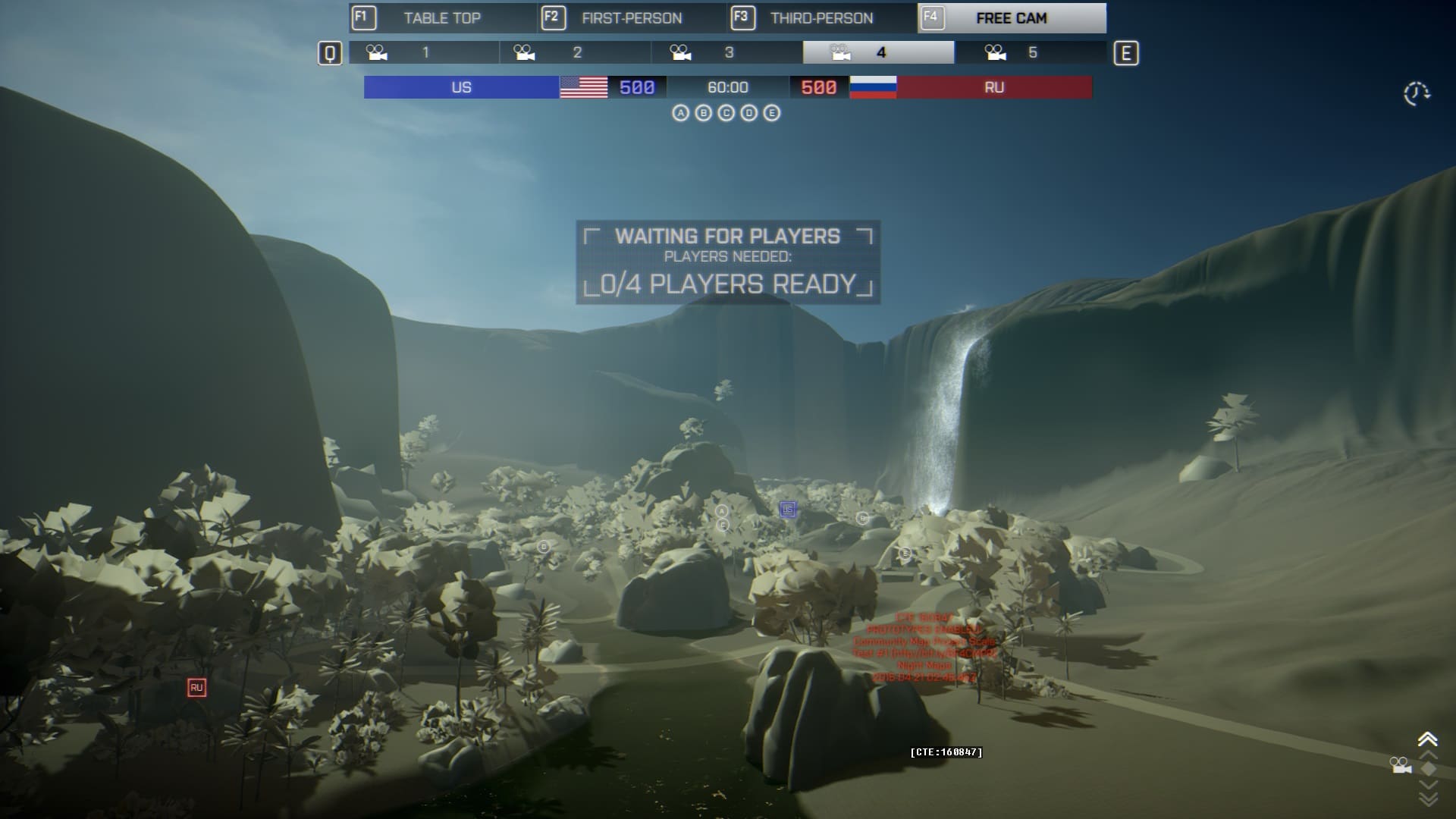Select free camera slot 1

424,52
